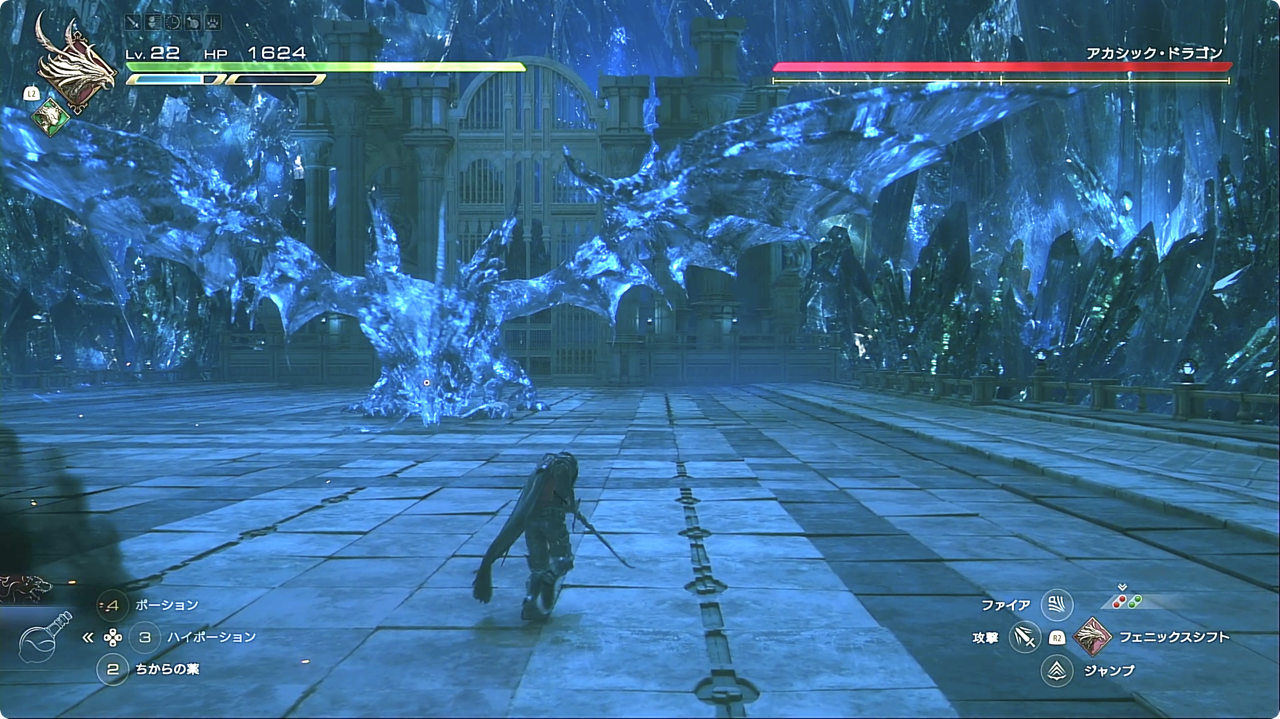Trigger the フェニックスシフト Phoenix ability
This screenshot has width=1280, height=719.
click(x=1091, y=636)
